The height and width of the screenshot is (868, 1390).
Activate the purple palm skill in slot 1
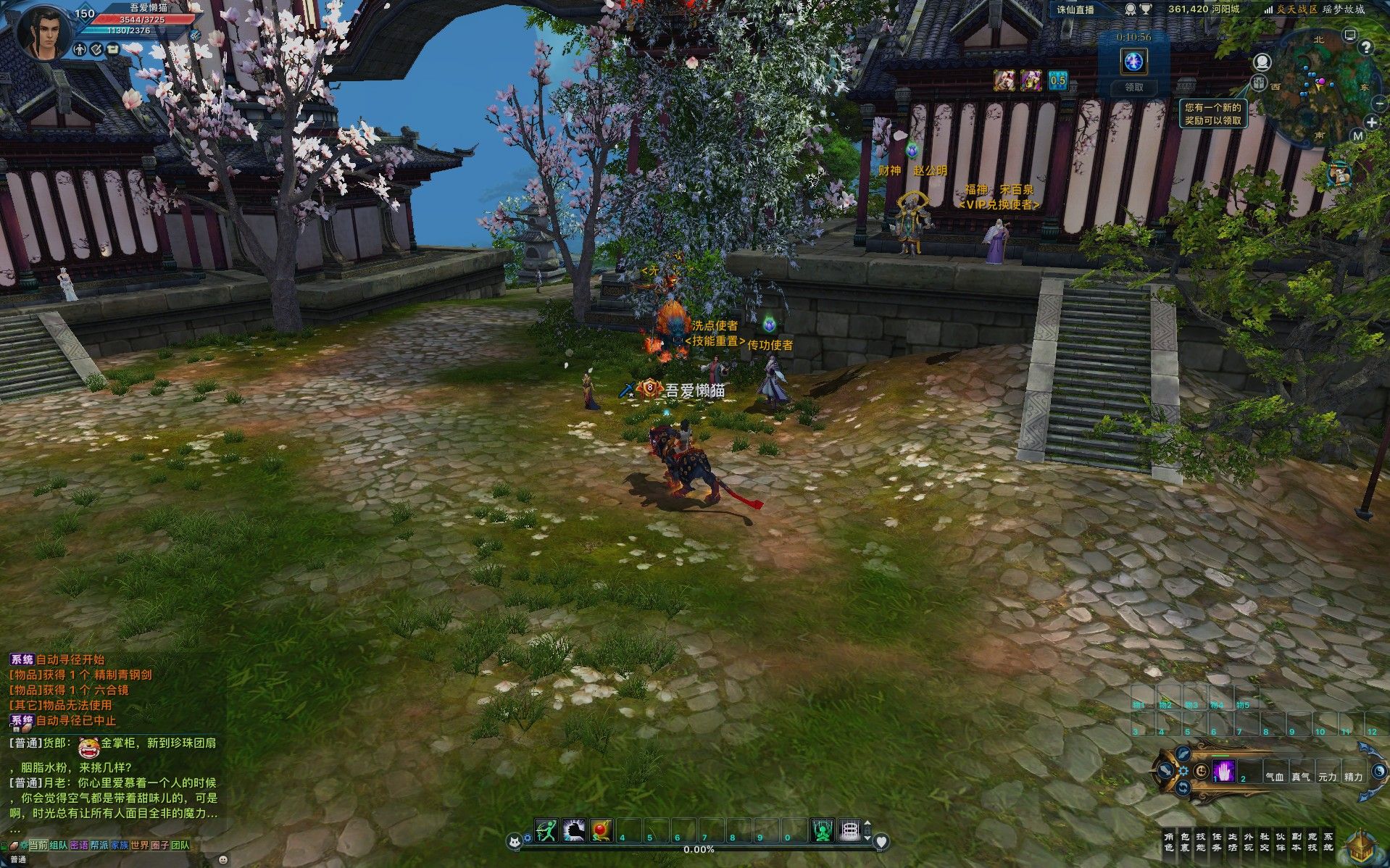point(1223,772)
